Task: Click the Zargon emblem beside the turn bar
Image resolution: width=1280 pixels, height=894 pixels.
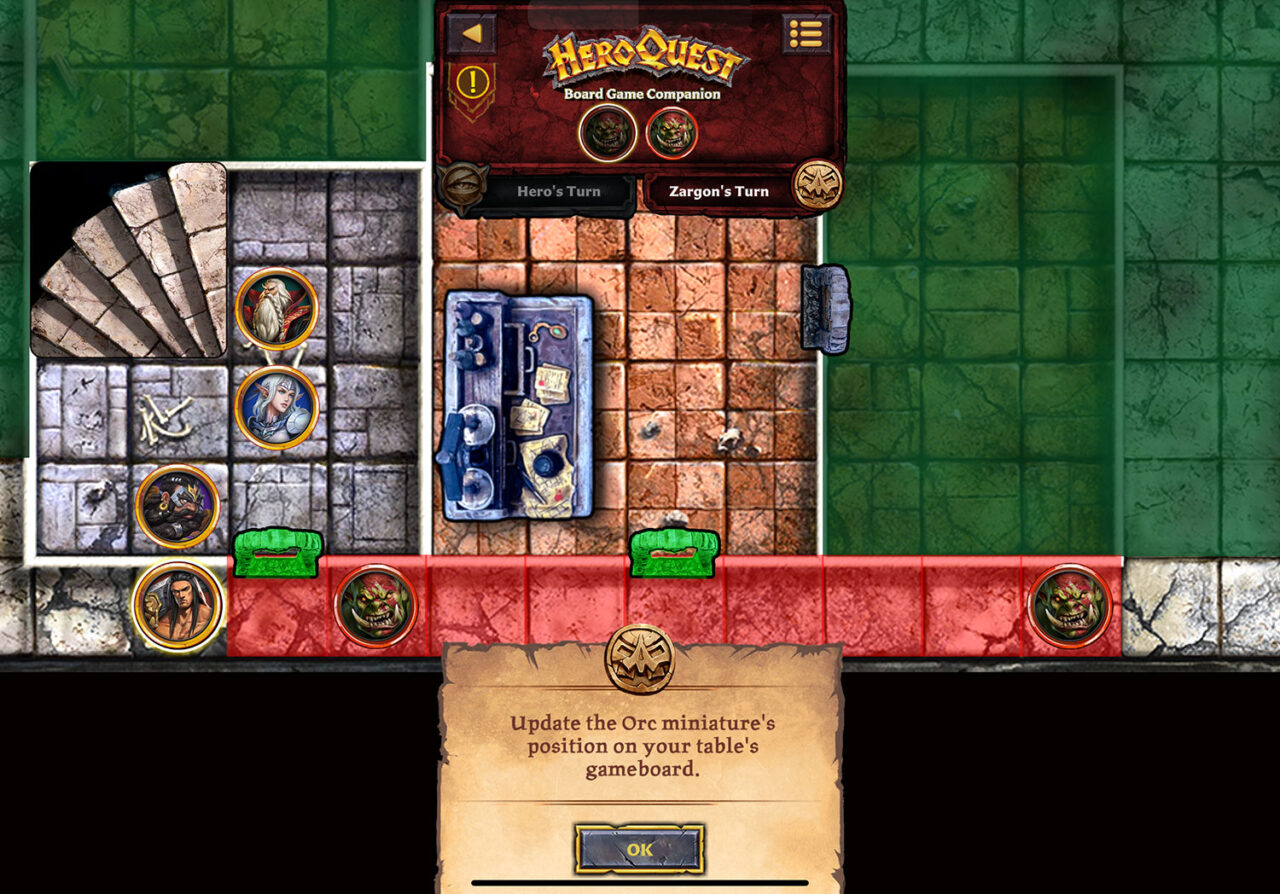Action: pyautogui.click(x=817, y=183)
